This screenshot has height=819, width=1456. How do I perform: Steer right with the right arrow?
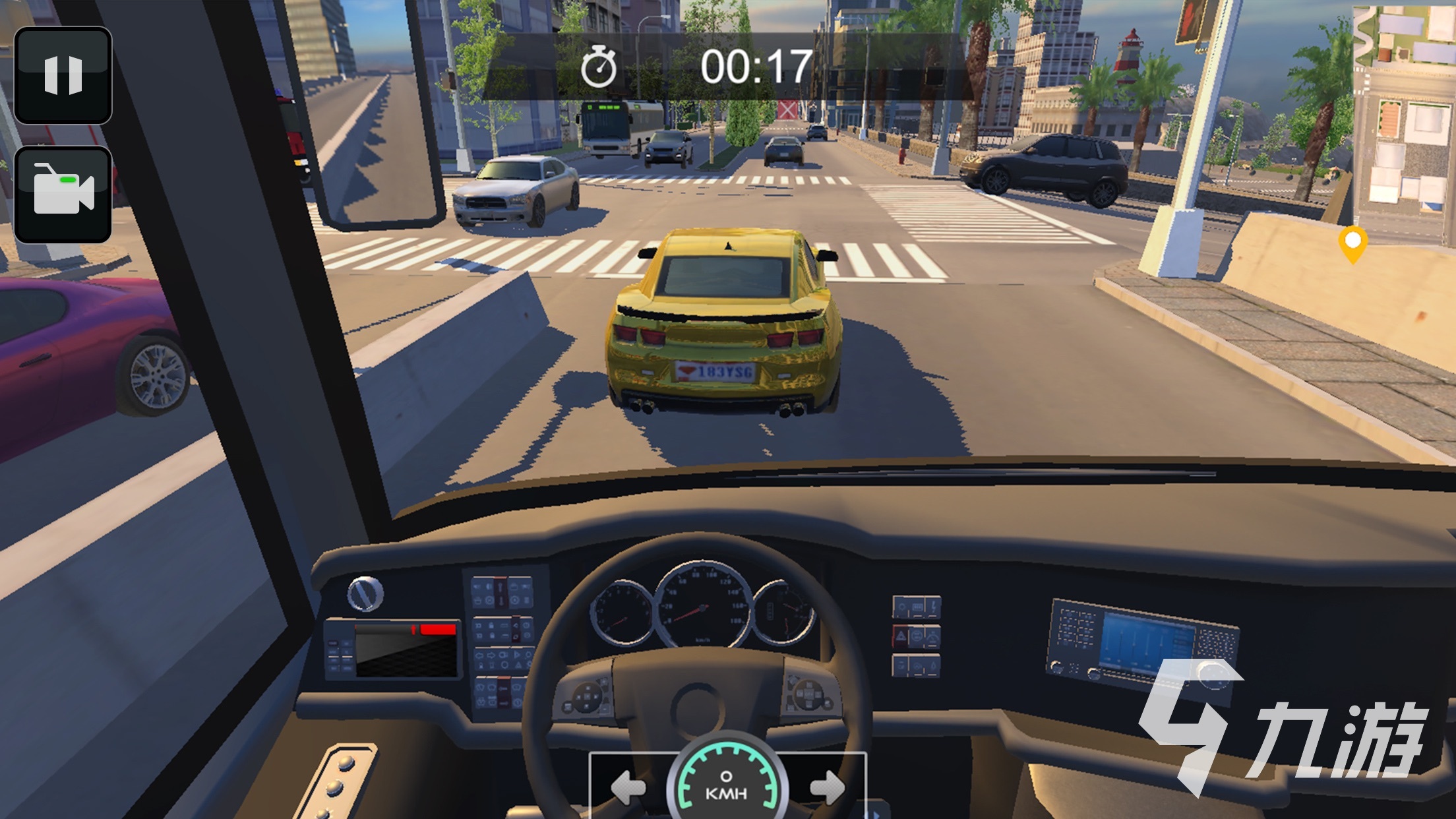827,787
